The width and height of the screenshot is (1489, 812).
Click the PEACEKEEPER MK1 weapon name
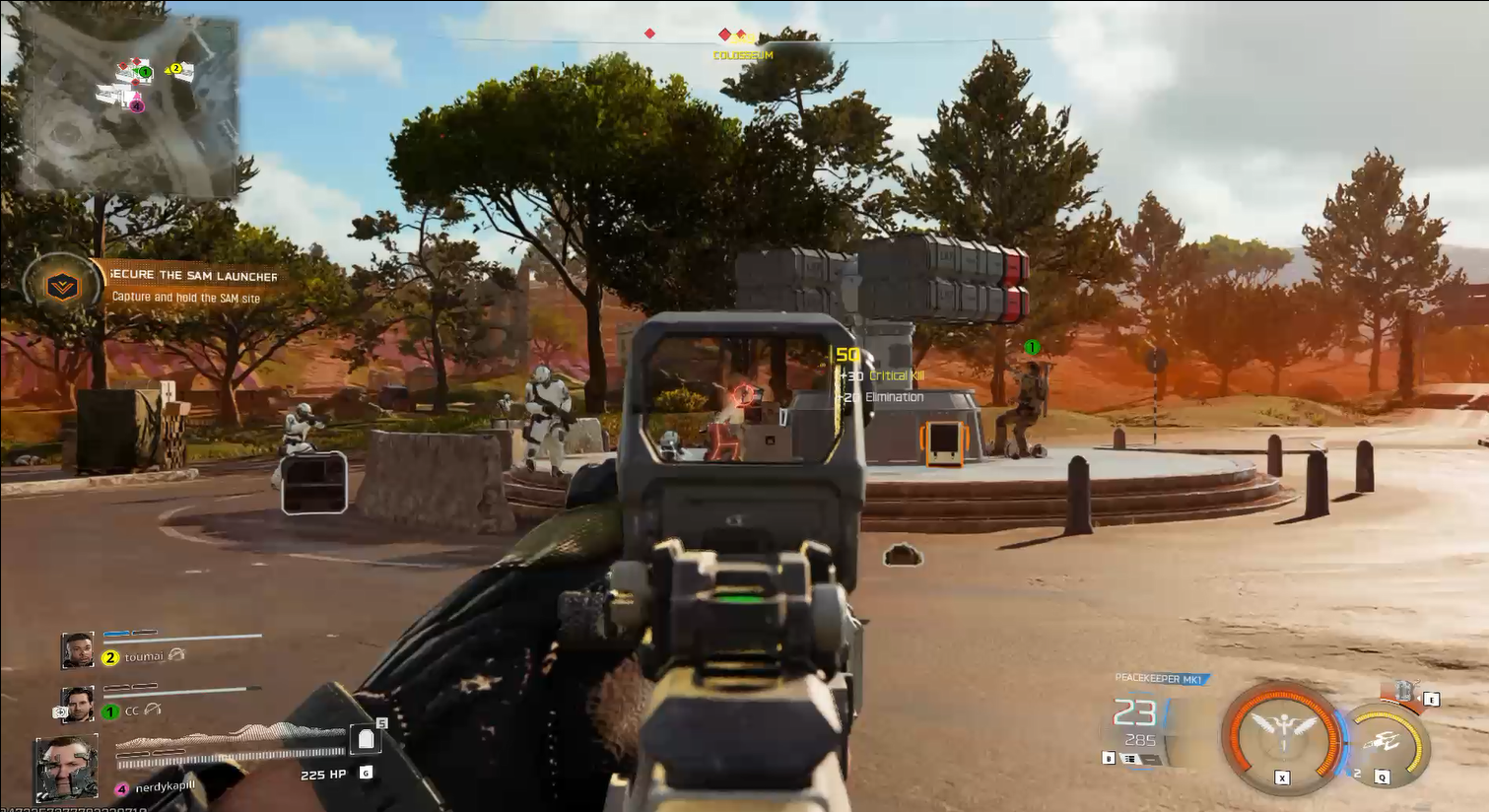[1159, 680]
